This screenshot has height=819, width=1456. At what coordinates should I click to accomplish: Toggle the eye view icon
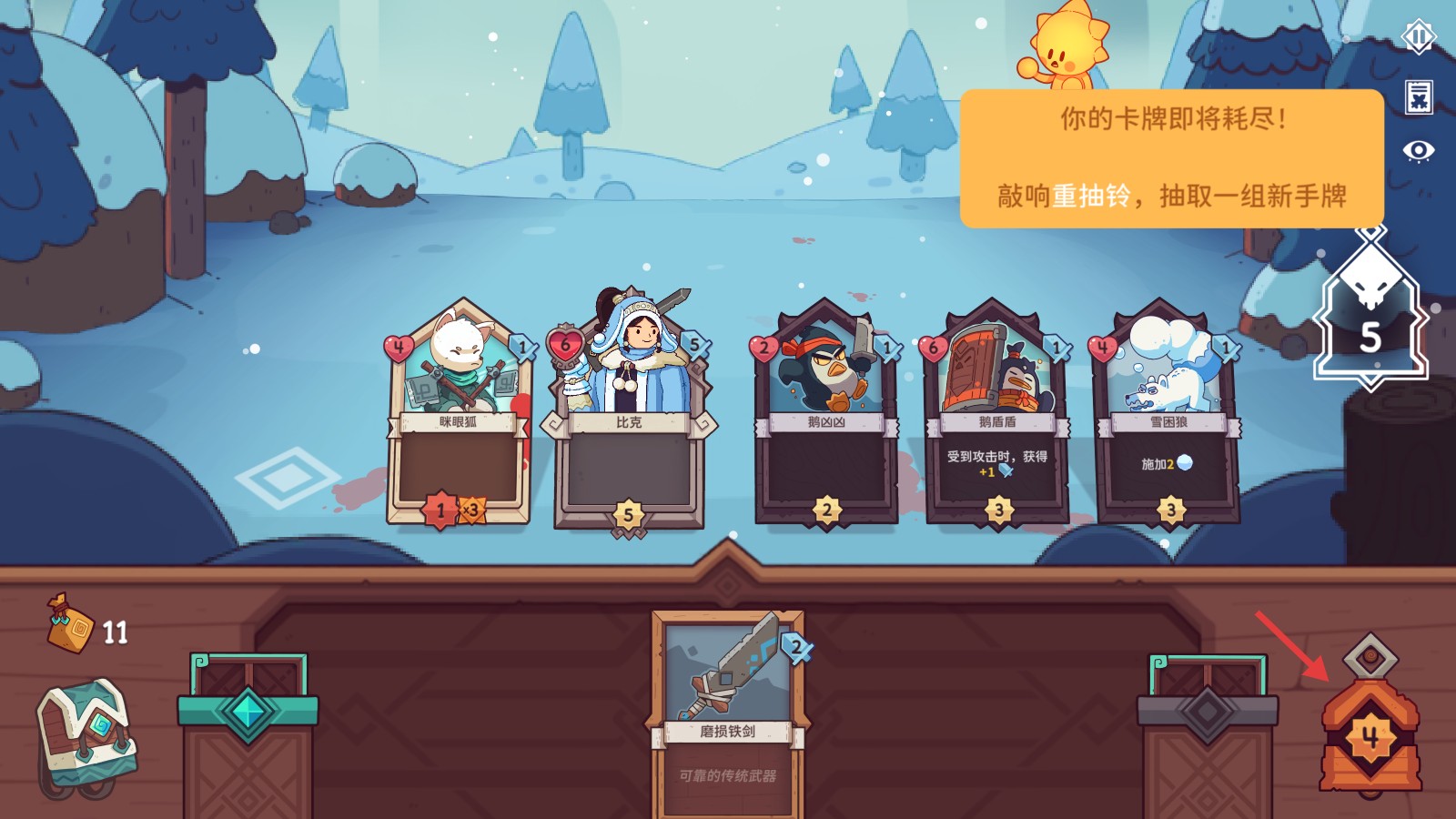pos(1418,150)
